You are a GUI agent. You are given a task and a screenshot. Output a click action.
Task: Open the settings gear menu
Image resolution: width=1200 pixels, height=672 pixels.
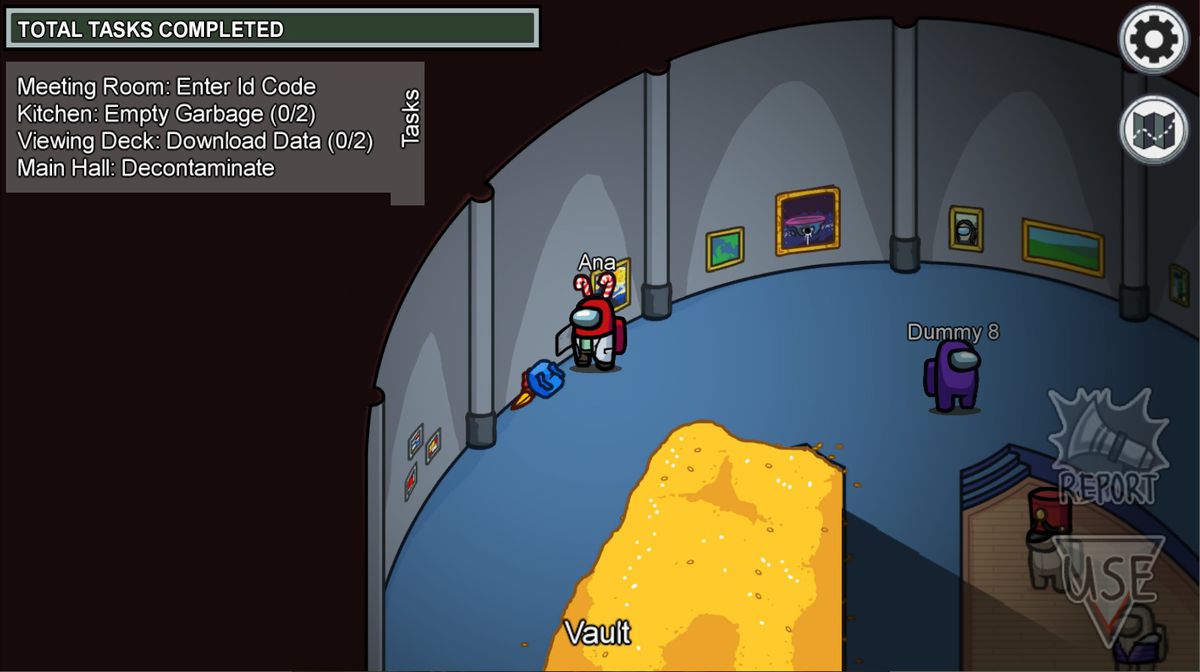pyautogui.click(x=1153, y=39)
